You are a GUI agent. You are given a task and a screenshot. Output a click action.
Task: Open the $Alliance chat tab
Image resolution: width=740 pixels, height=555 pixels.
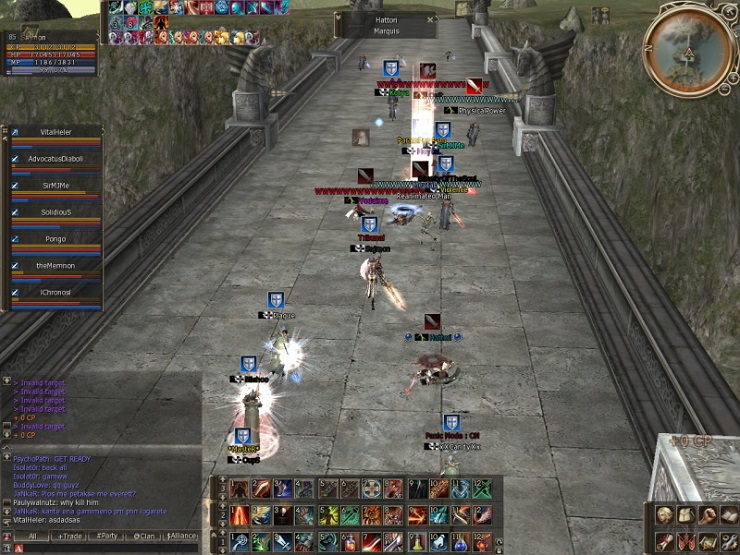point(181,536)
